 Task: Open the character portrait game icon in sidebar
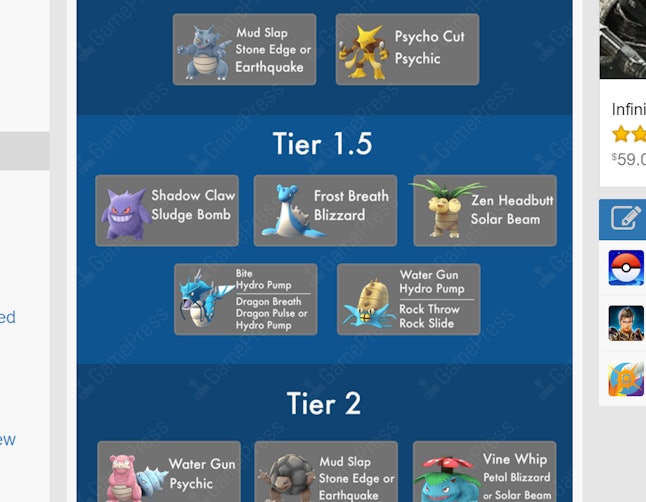[626, 323]
